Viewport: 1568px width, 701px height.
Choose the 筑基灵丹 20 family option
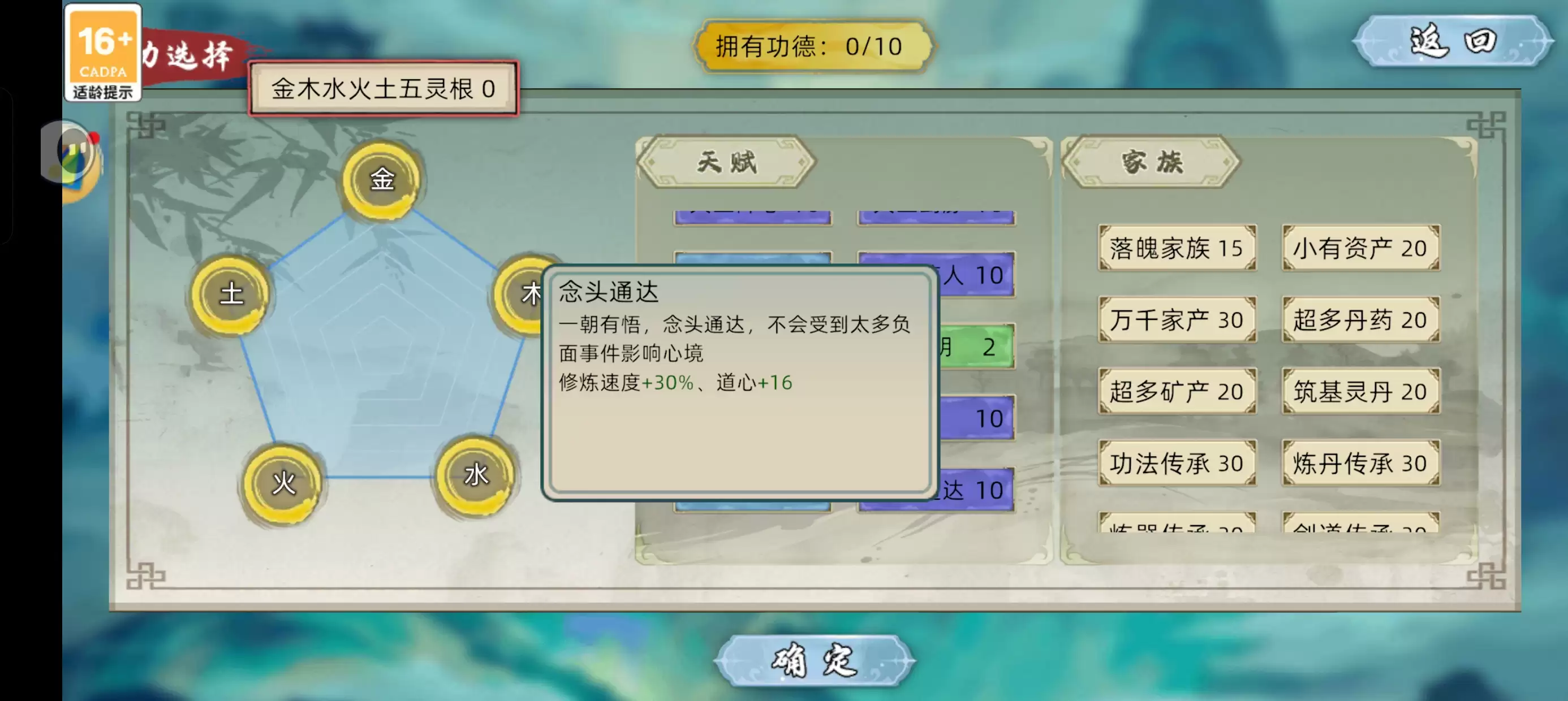1360,390
